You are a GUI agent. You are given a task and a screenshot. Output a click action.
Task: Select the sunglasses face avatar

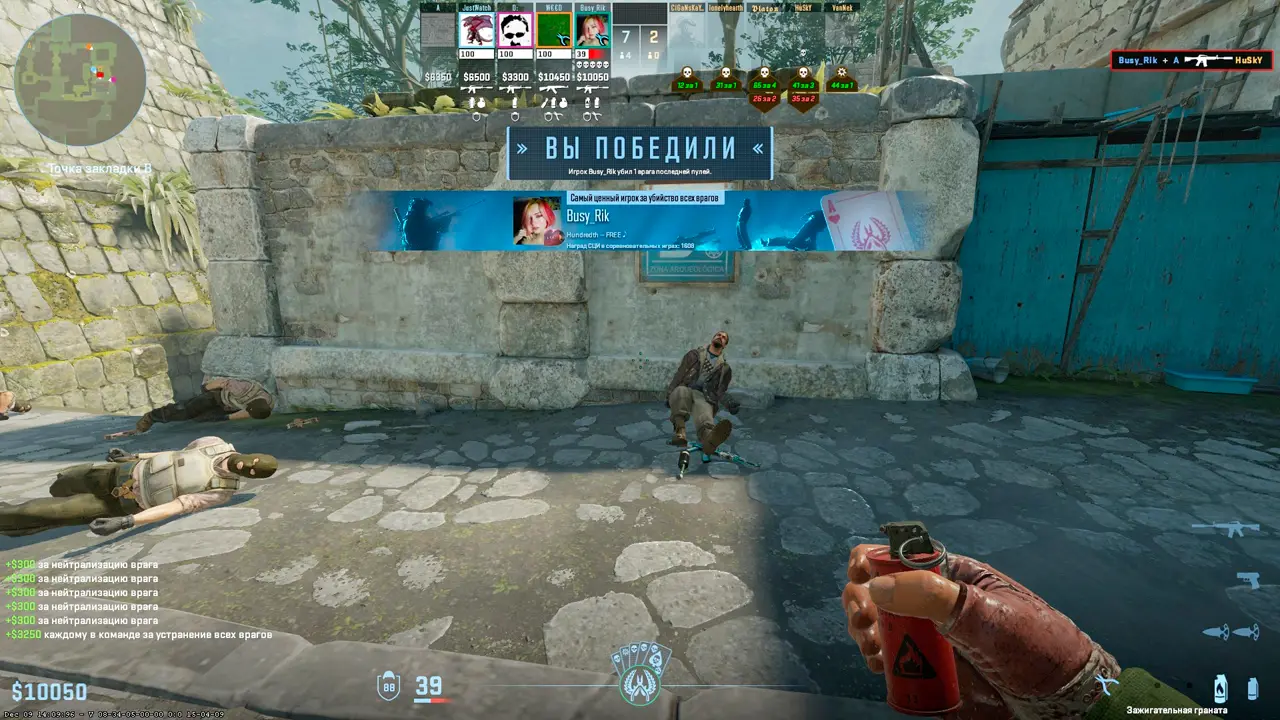(515, 30)
